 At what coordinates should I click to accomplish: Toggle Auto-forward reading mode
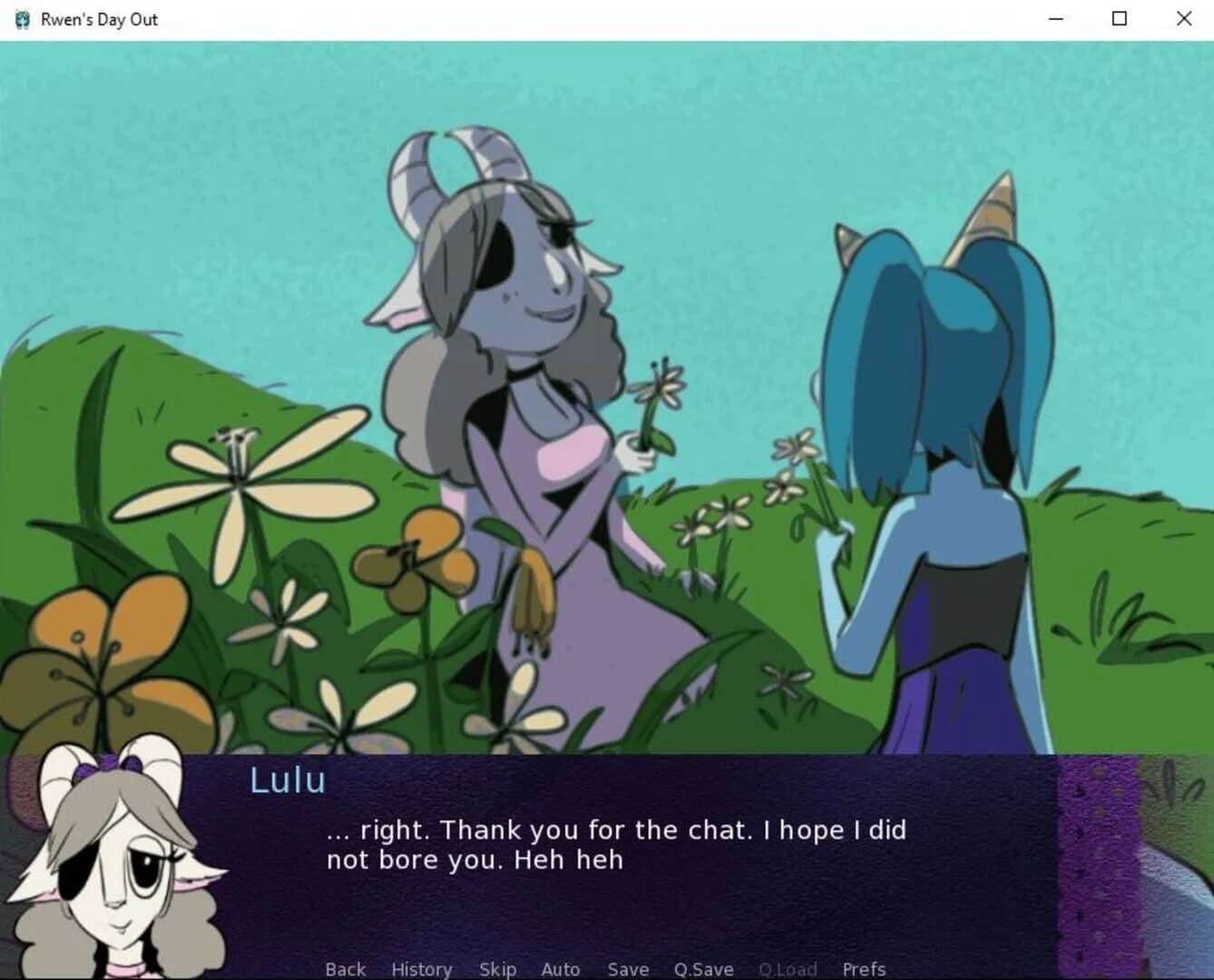(560, 969)
